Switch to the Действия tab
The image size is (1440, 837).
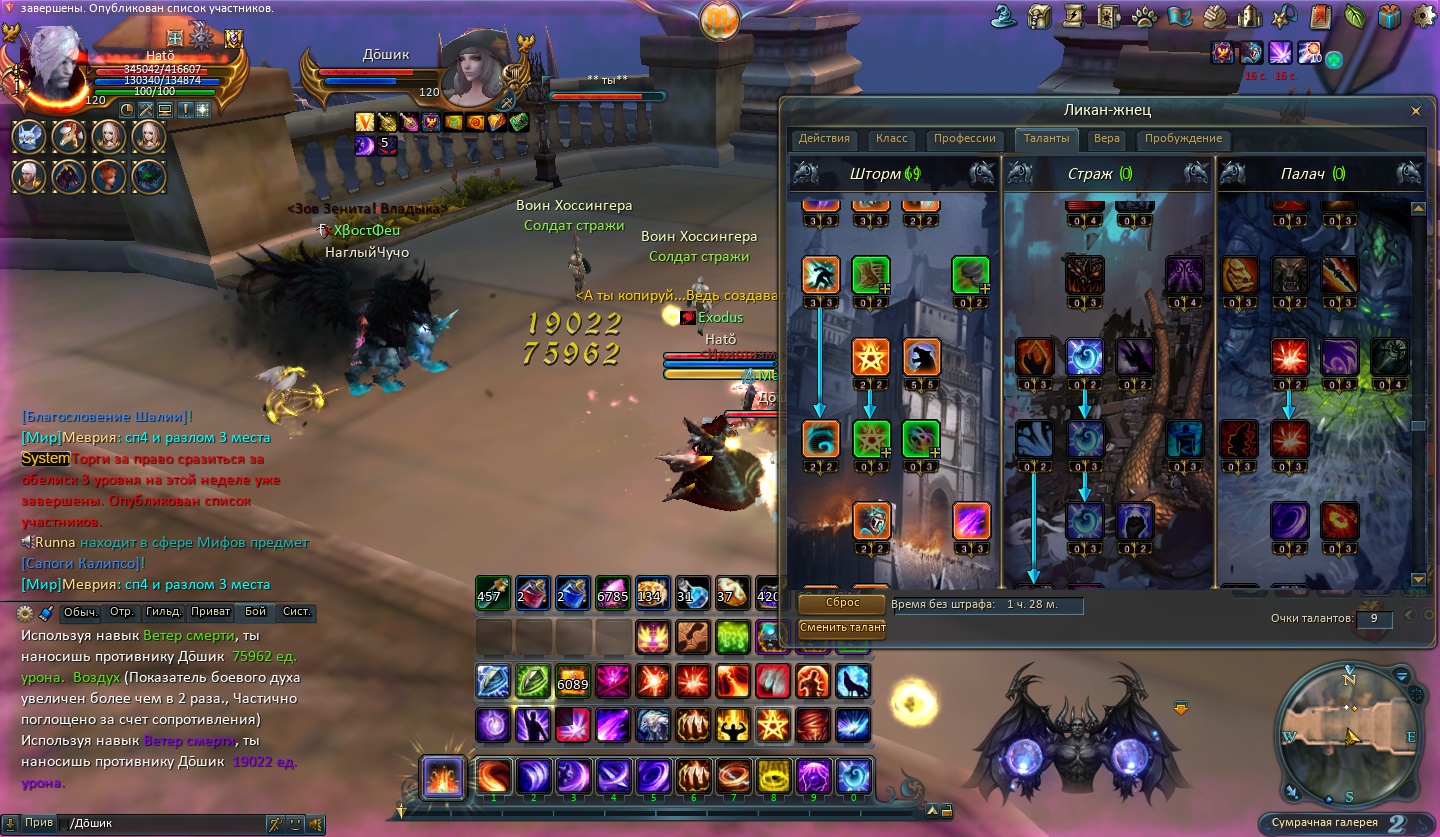pyautogui.click(x=824, y=139)
